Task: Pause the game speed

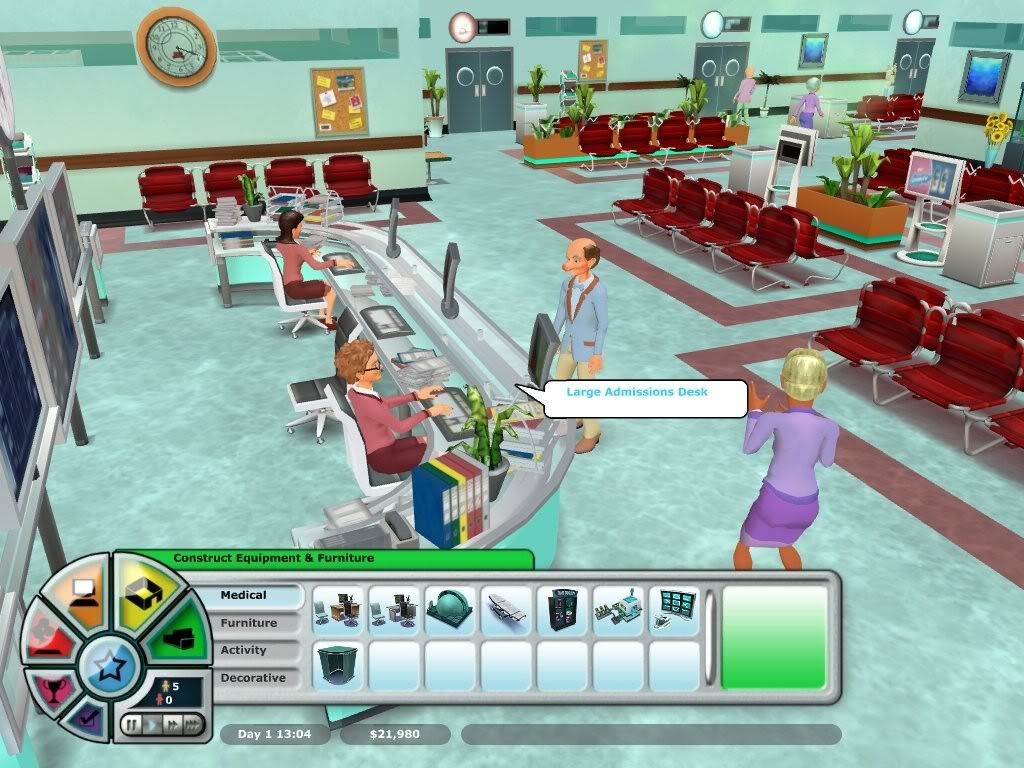Action: (x=131, y=724)
